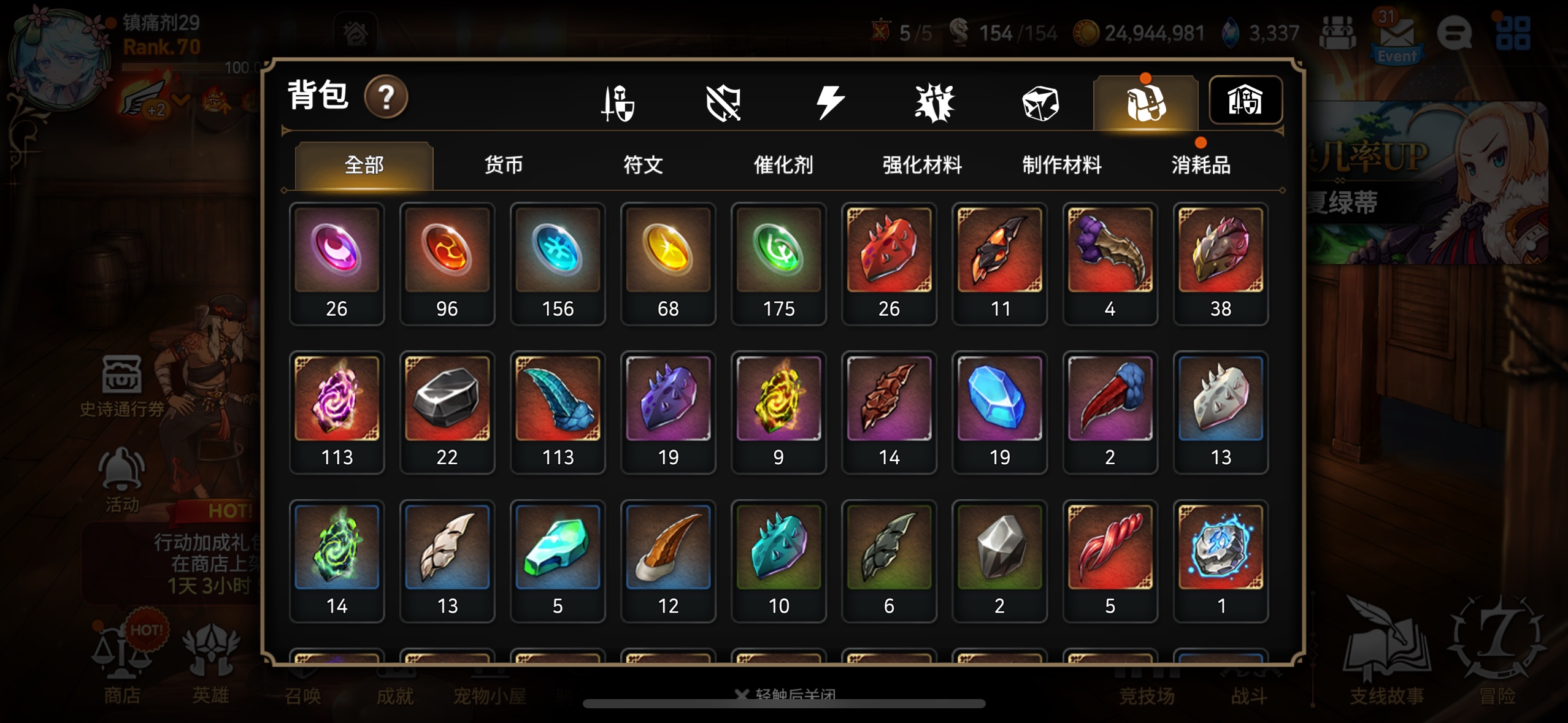Open the warehouse storage button
This screenshot has width=1568, height=723.
[1245, 101]
